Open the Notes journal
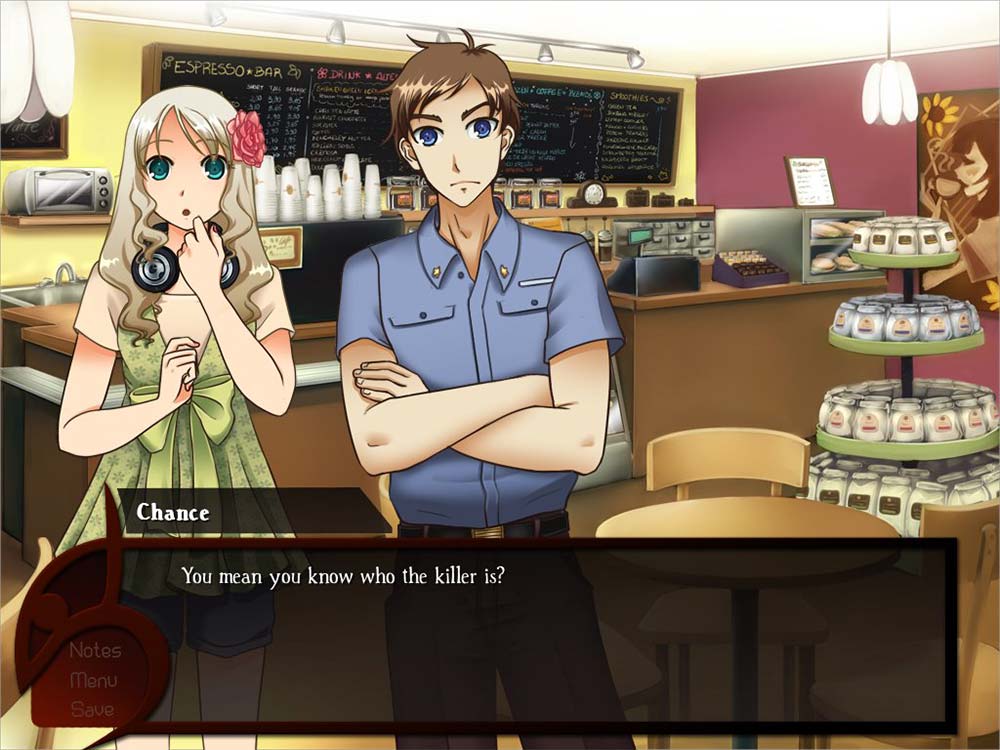The image size is (1000, 750). click(x=95, y=651)
